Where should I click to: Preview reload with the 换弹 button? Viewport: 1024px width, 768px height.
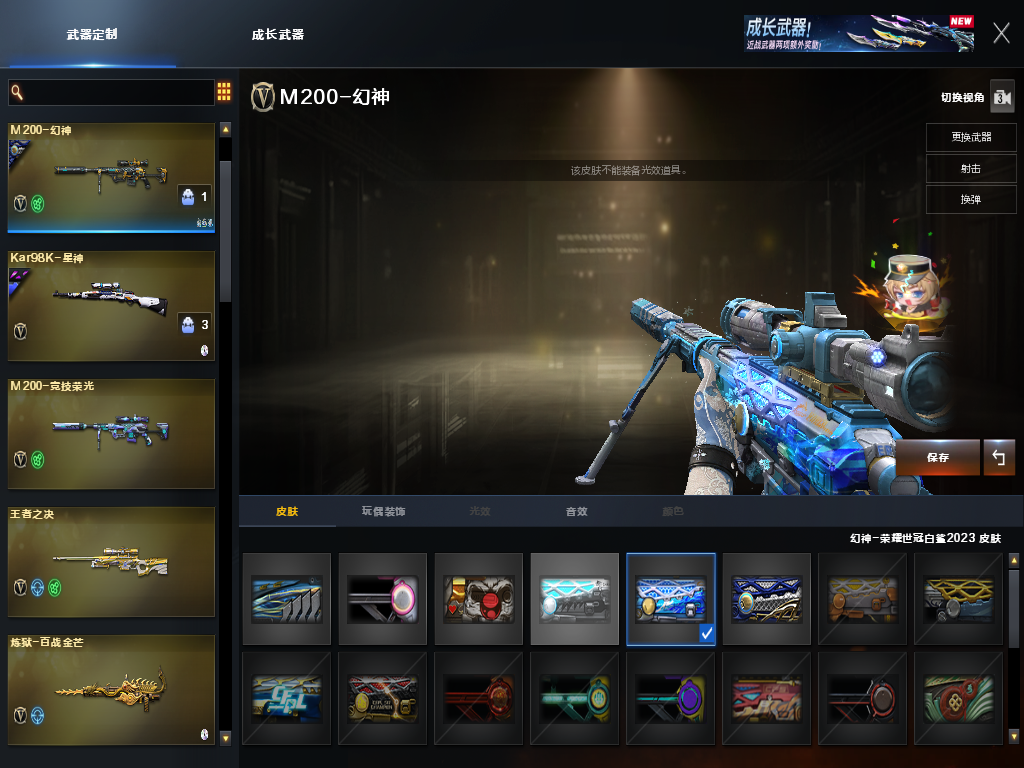coord(970,199)
